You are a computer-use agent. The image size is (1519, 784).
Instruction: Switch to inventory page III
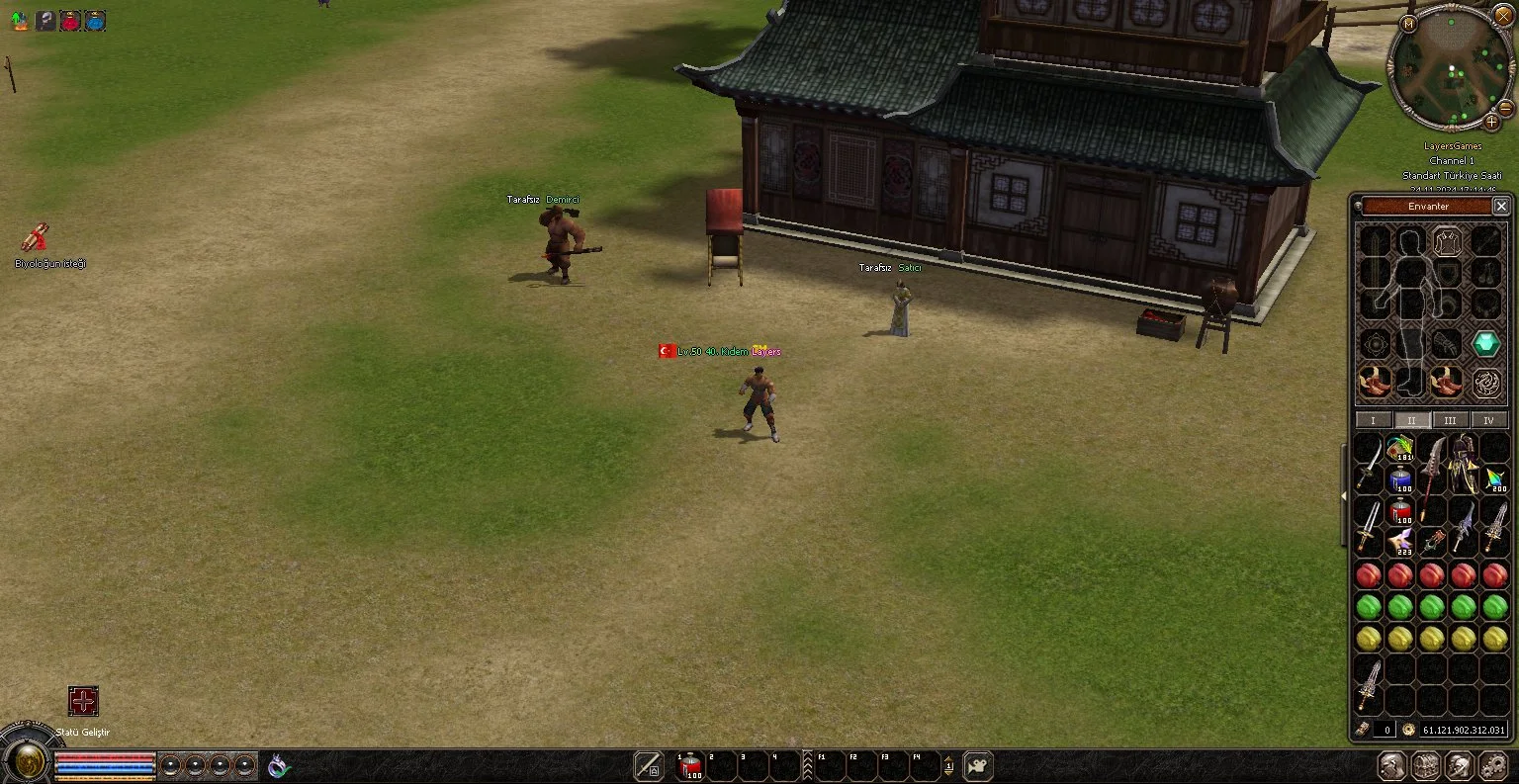(x=1450, y=420)
